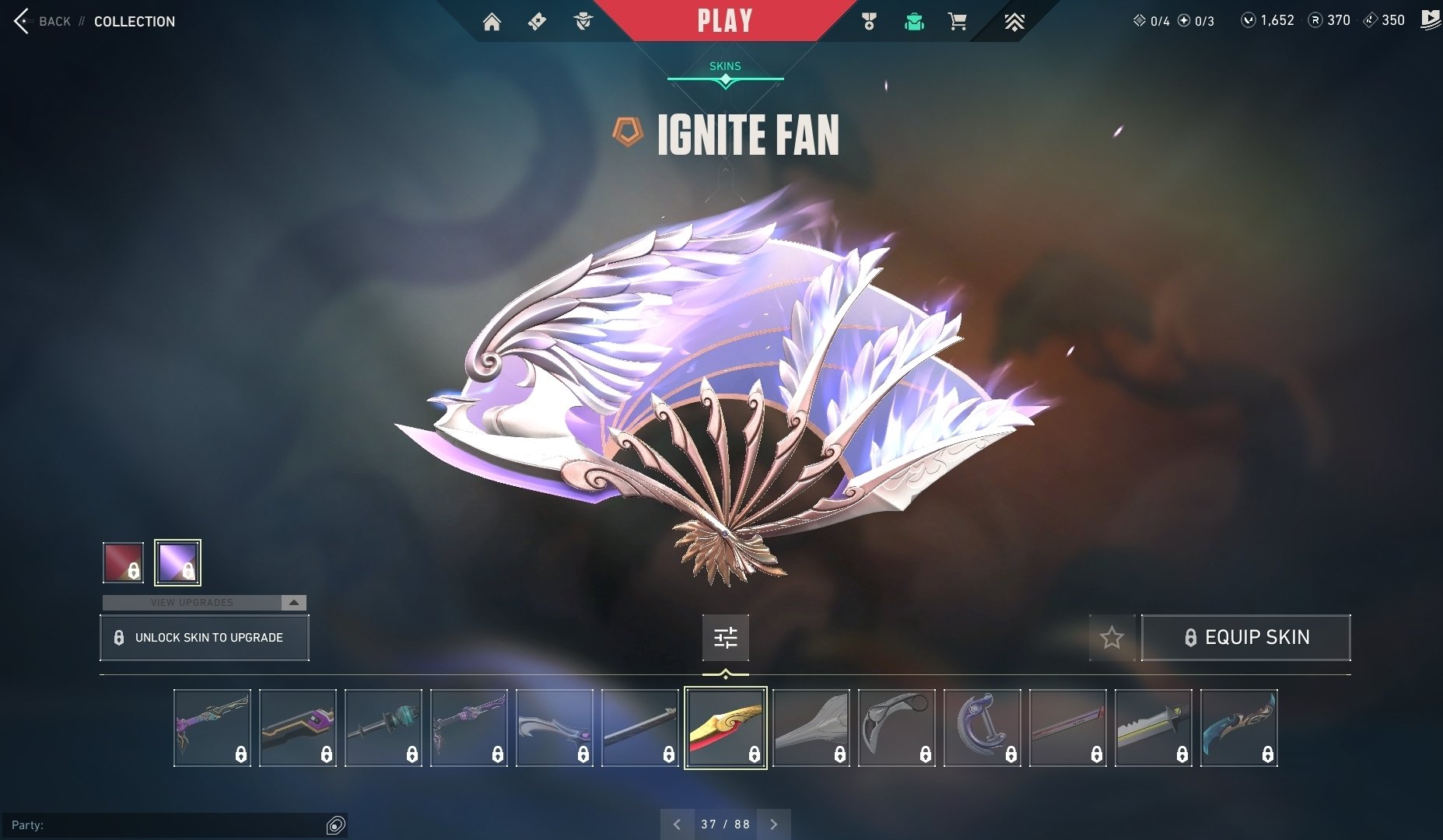The image size is (1443, 840).
Task: Click the Home icon in the top navigation
Action: pos(493,21)
